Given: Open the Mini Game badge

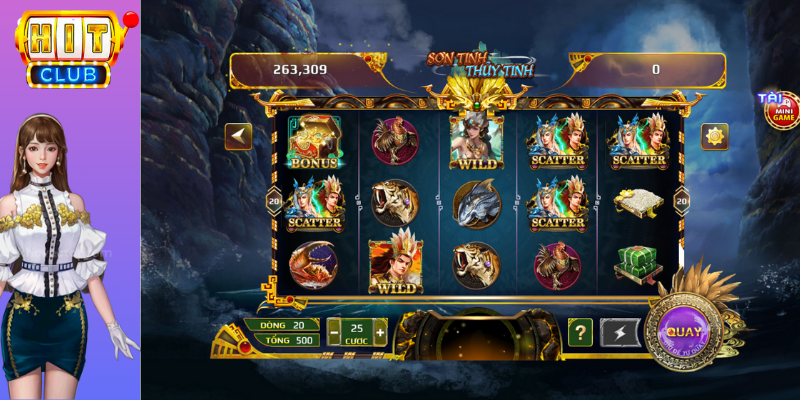Looking at the screenshot, I should pos(780,110).
